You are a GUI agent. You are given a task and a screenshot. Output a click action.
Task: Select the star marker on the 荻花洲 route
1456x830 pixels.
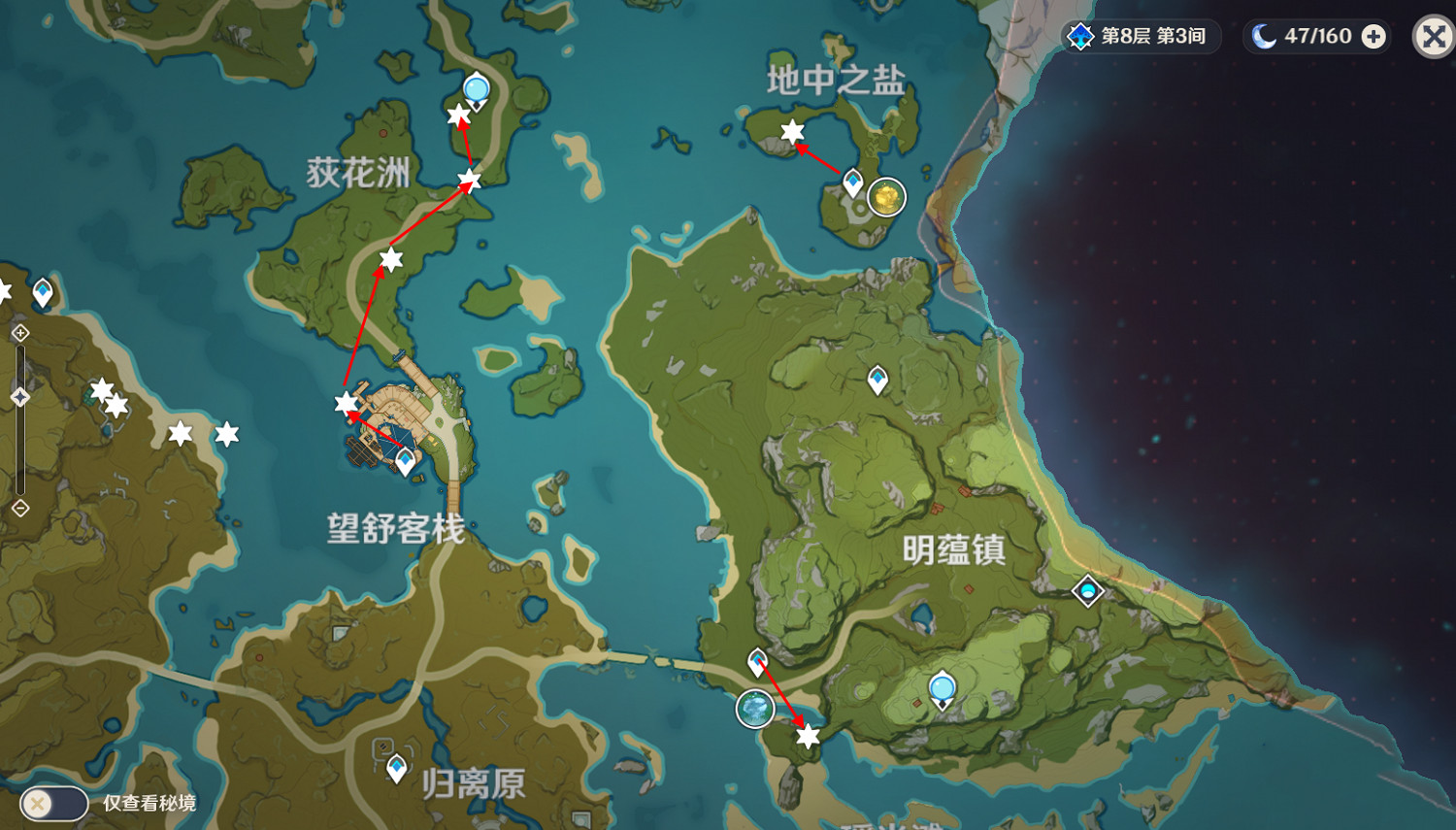tap(390, 259)
